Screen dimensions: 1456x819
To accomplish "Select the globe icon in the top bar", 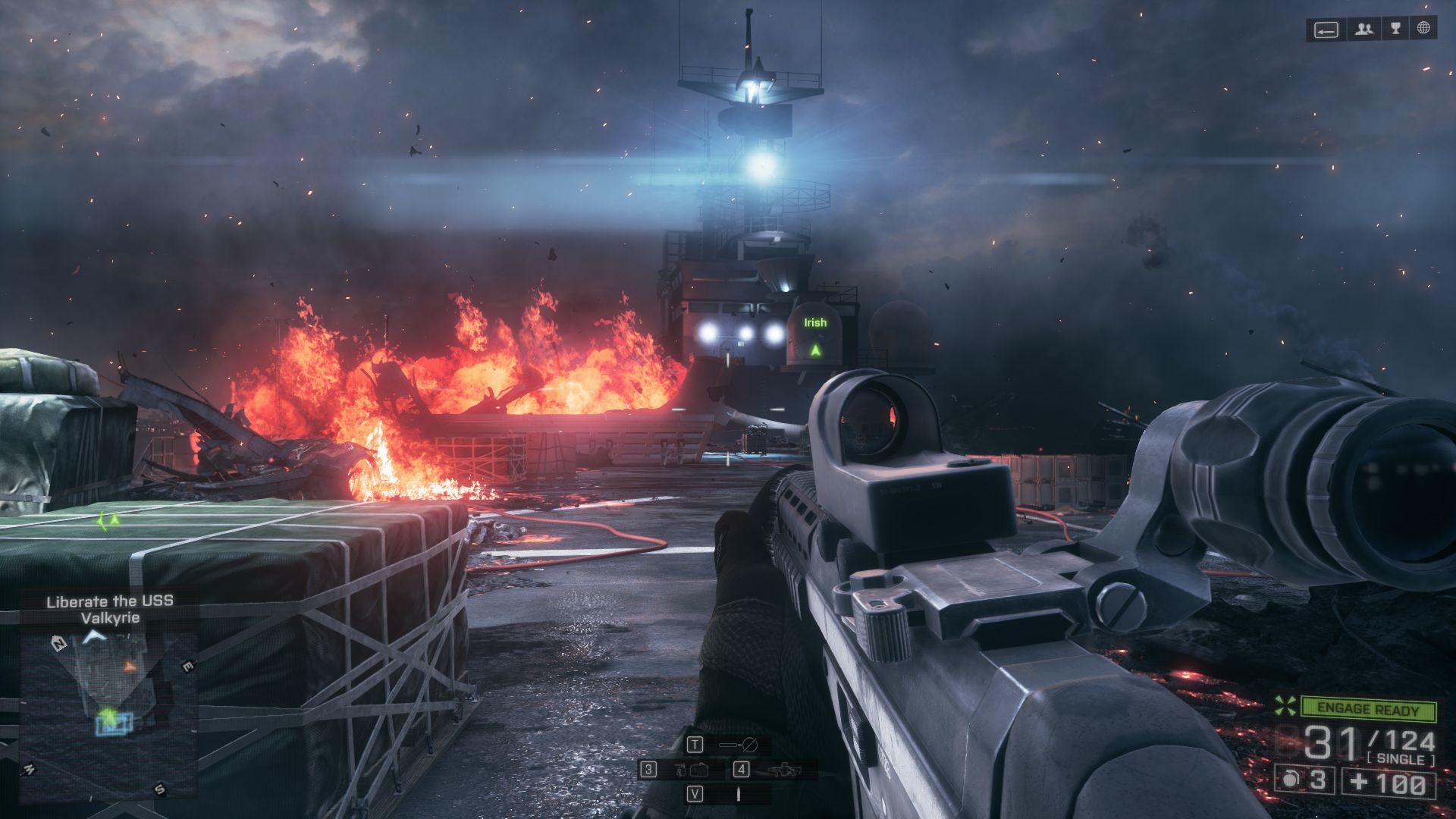I will pos(1423,30).
